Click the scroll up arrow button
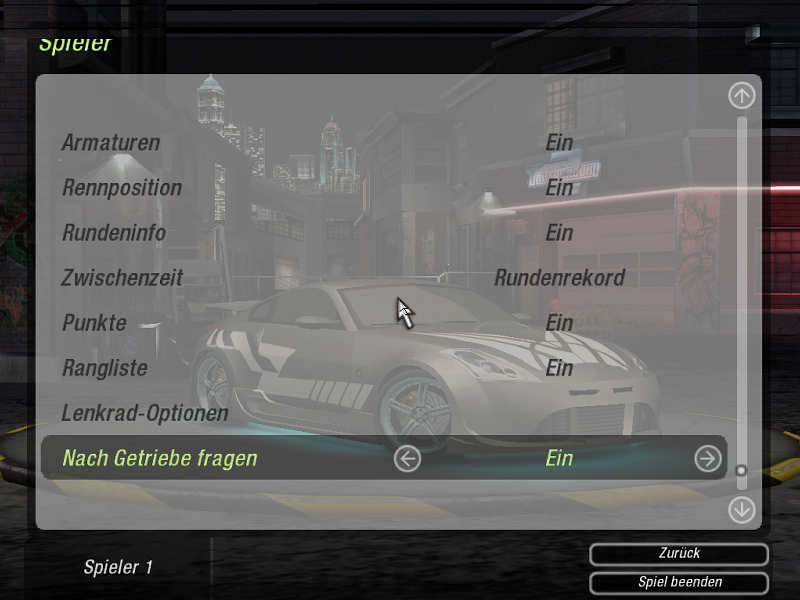The width and height of the screenshot is (800, 600). pyautogui.click(x=741, y=96)
